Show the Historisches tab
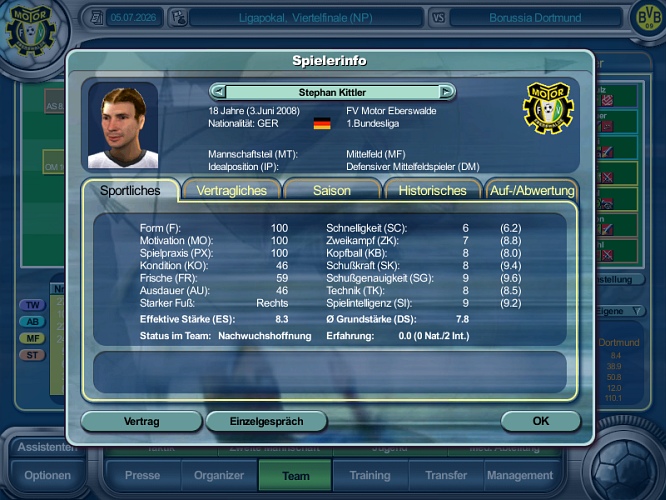This screenshot has width=666, height=500. point(432,190)
